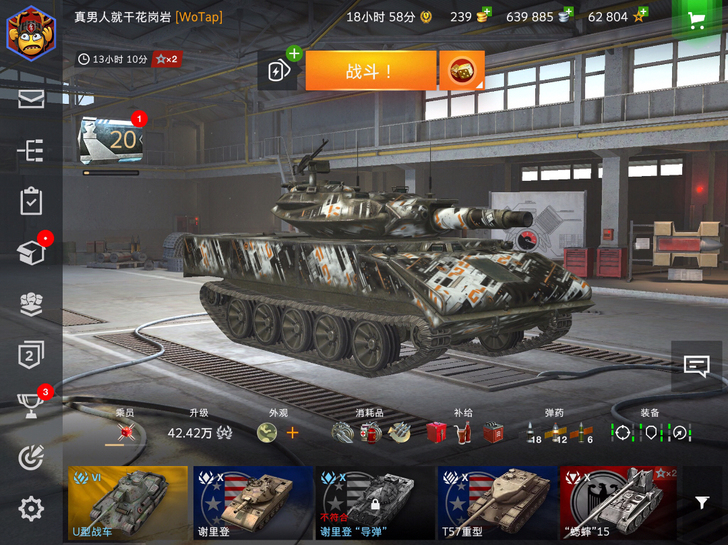Image resolution: width=728 pixels, height=545 pixels.
Task: Select the T57重型 tank thumbnail
Action: pyautogui.click(x=497, y=502)
